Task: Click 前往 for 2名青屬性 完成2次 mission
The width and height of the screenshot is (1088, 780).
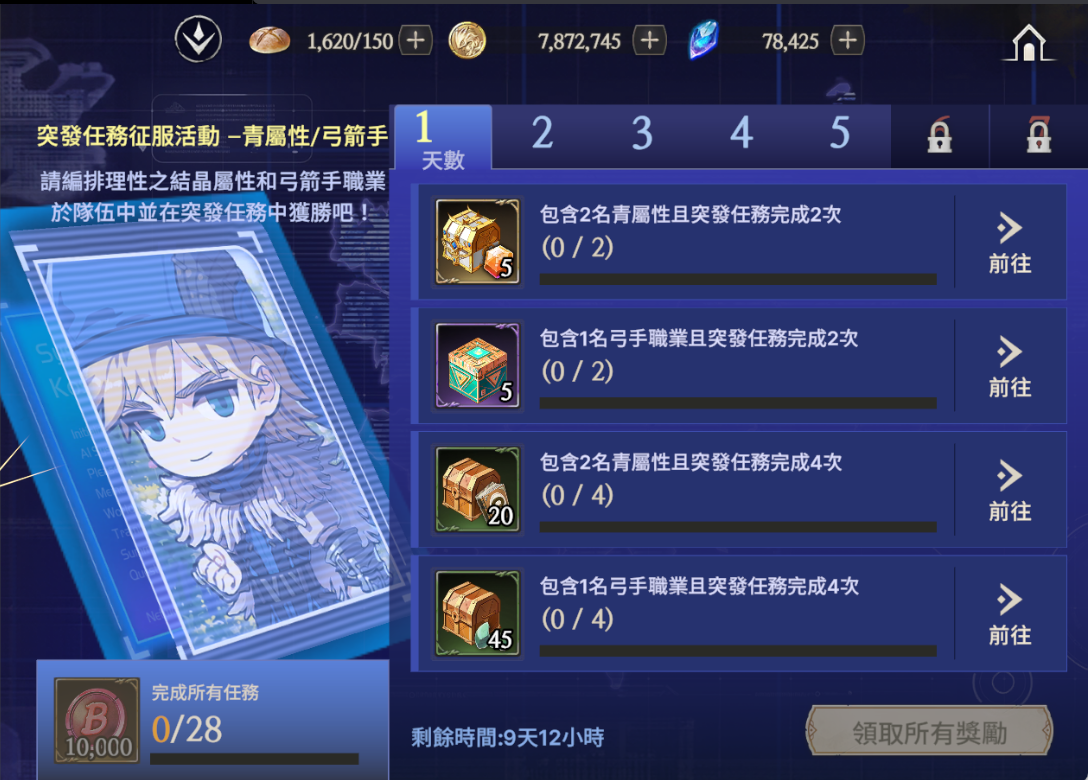Action: click(1010, 243)
